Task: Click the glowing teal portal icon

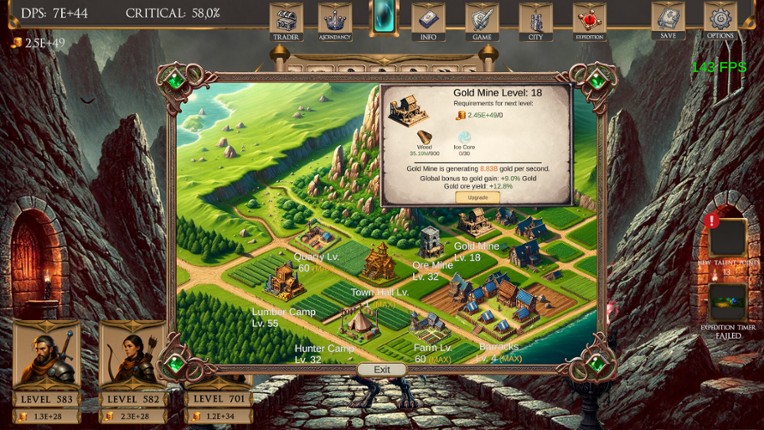Action: pyautogui.click(x=384, y=18)
